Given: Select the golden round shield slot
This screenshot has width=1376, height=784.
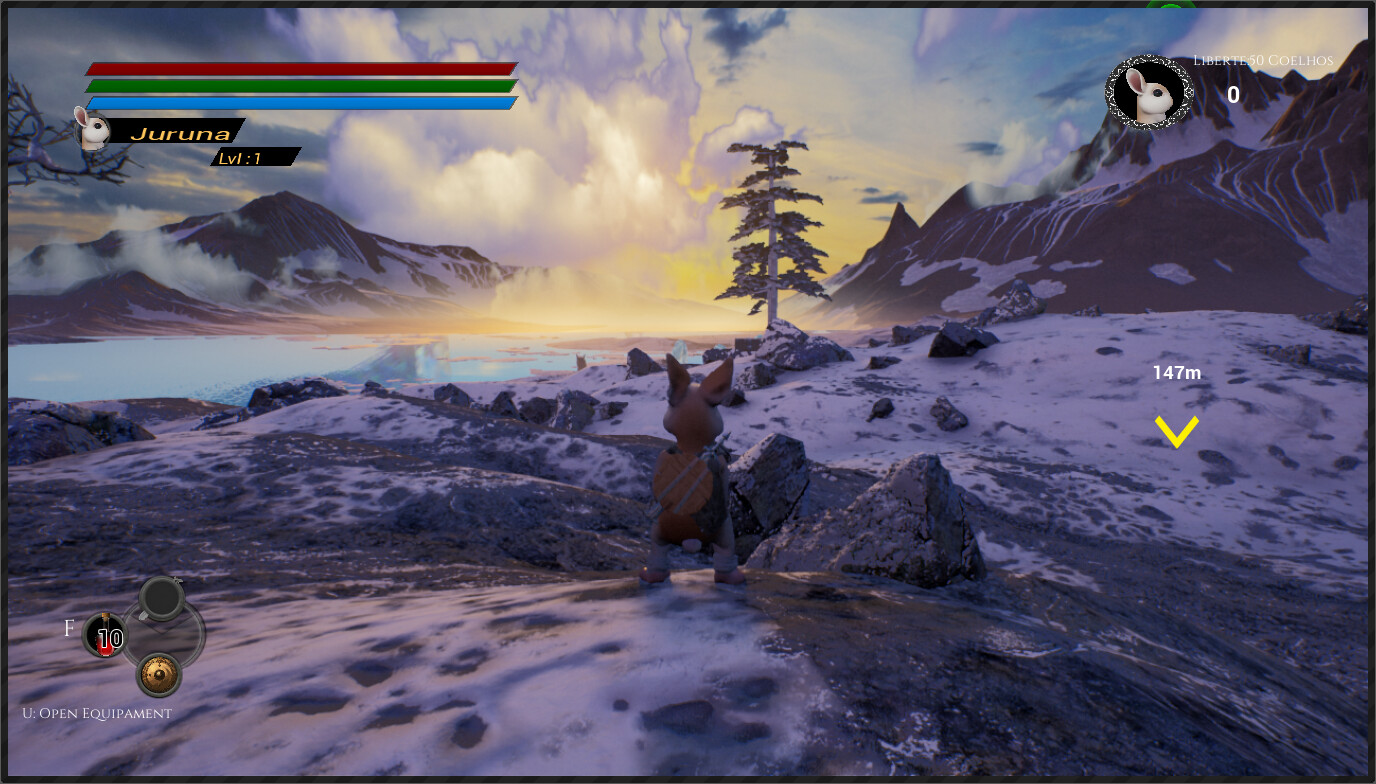Looking at the screenshot, I should [159, 674].
